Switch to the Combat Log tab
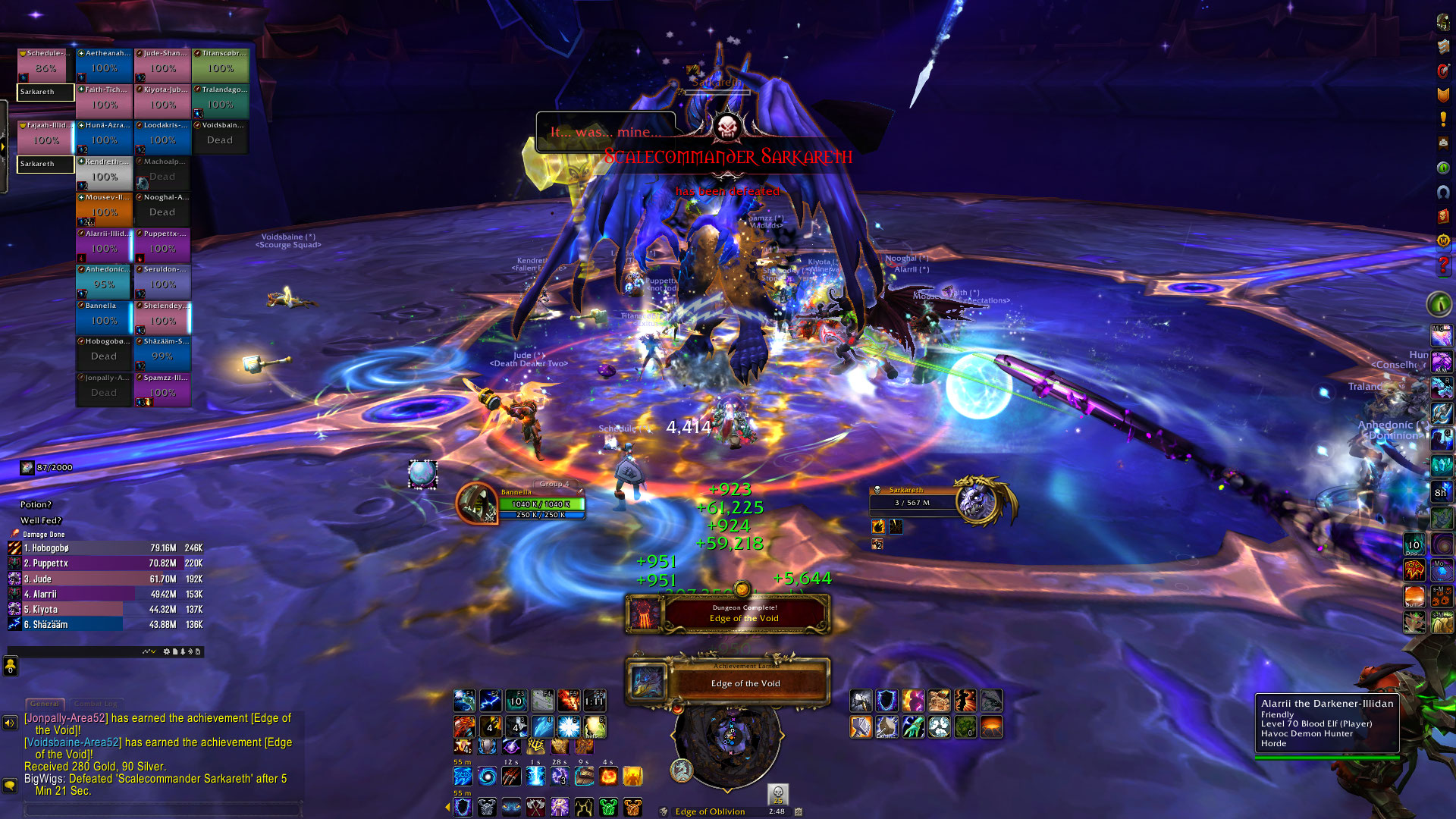The image size is (1456, 819). point(96,704)
